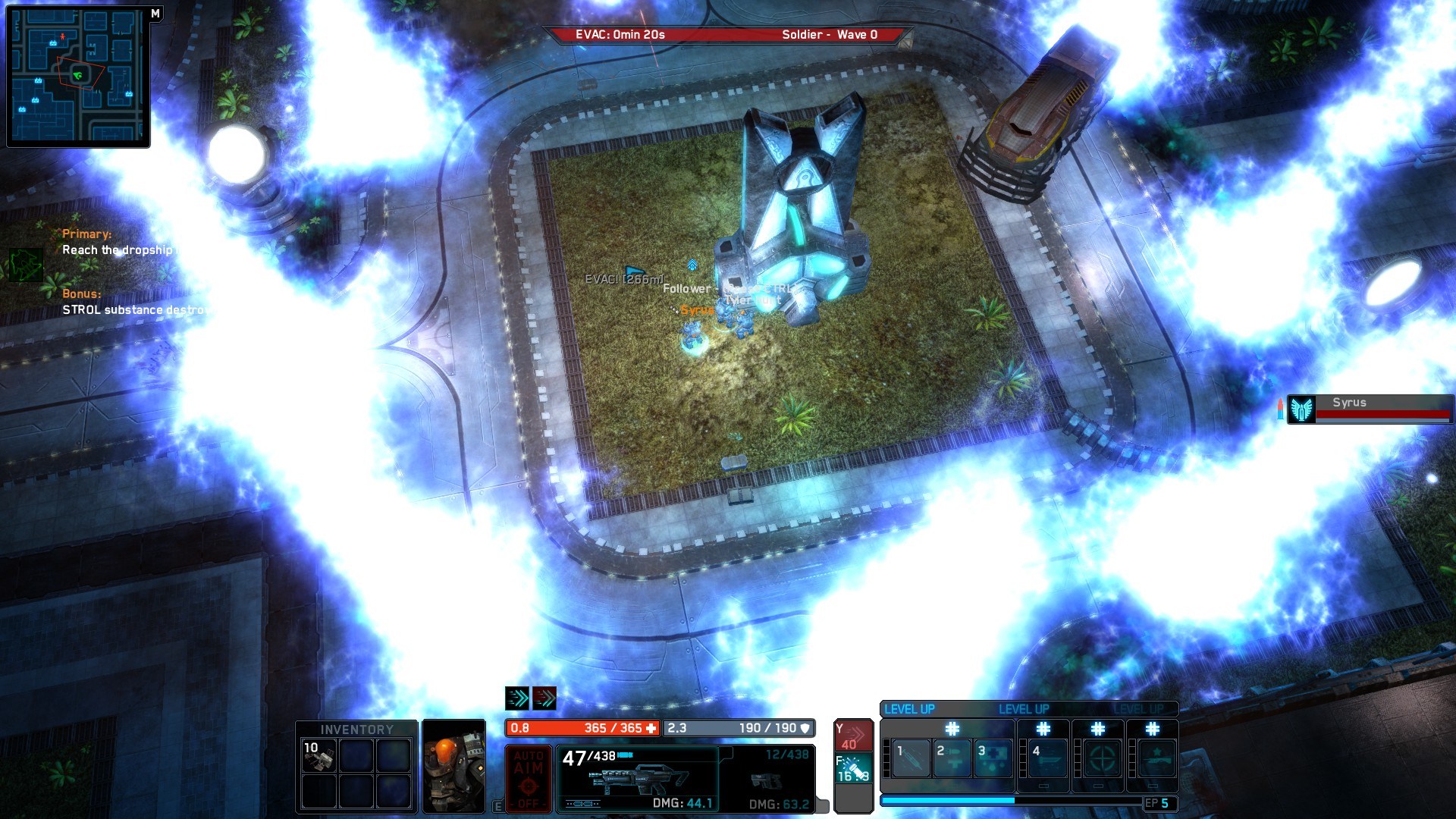The image size is (1456, 819).
Task: Activate the red sprint ability marked Y
Action: (x=853, y=736)
